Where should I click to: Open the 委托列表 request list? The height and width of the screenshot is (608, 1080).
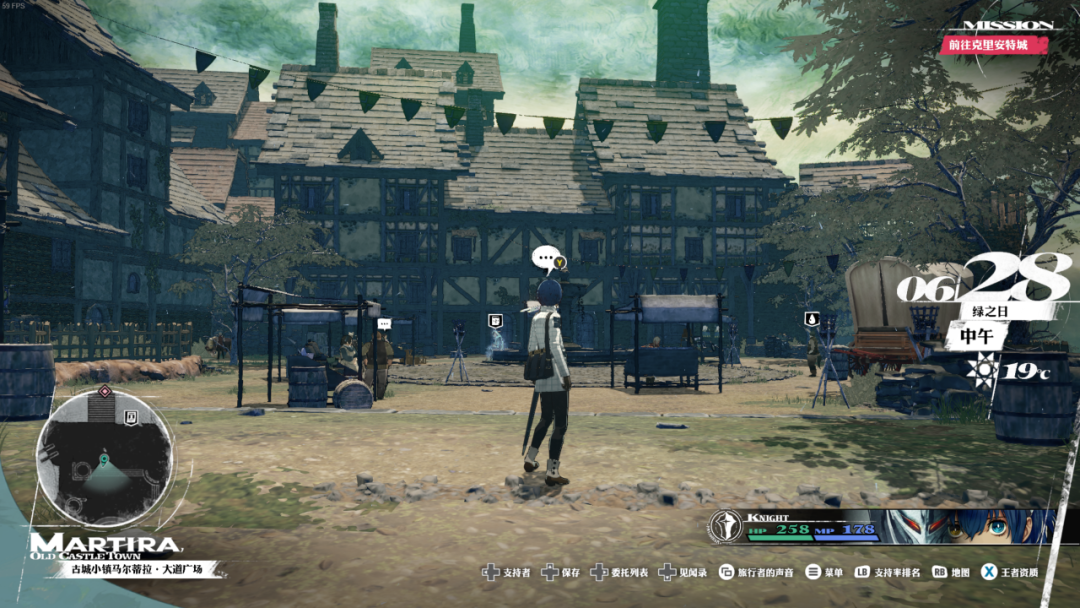(620, 573)
